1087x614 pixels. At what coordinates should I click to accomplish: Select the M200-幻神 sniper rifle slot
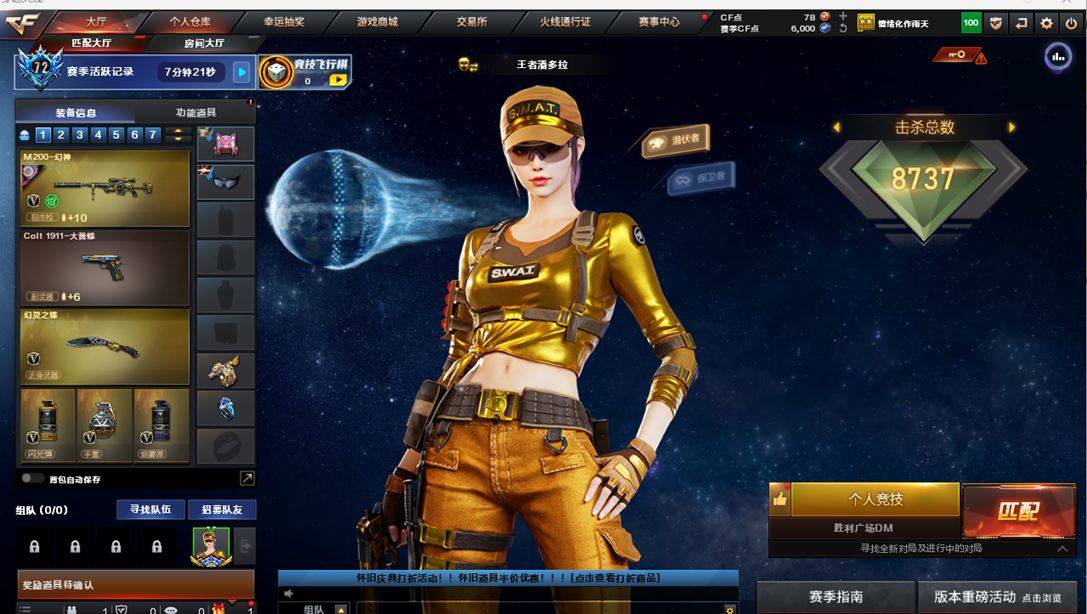point(104,188)
